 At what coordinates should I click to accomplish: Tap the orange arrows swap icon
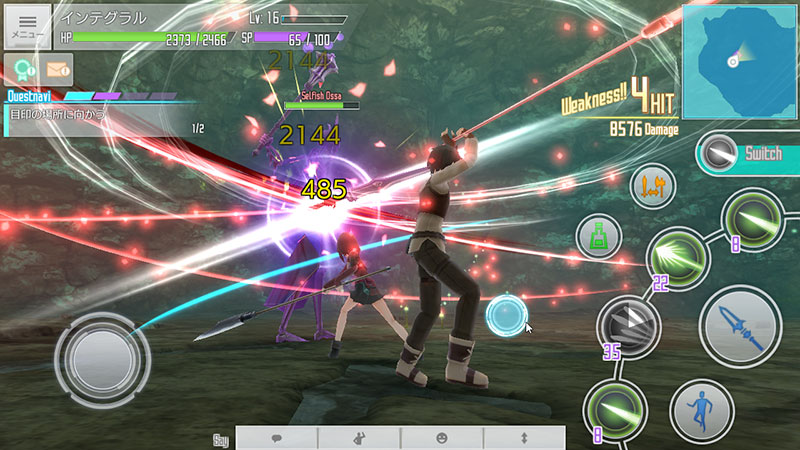pyautogui.click(x=654, y=185)
